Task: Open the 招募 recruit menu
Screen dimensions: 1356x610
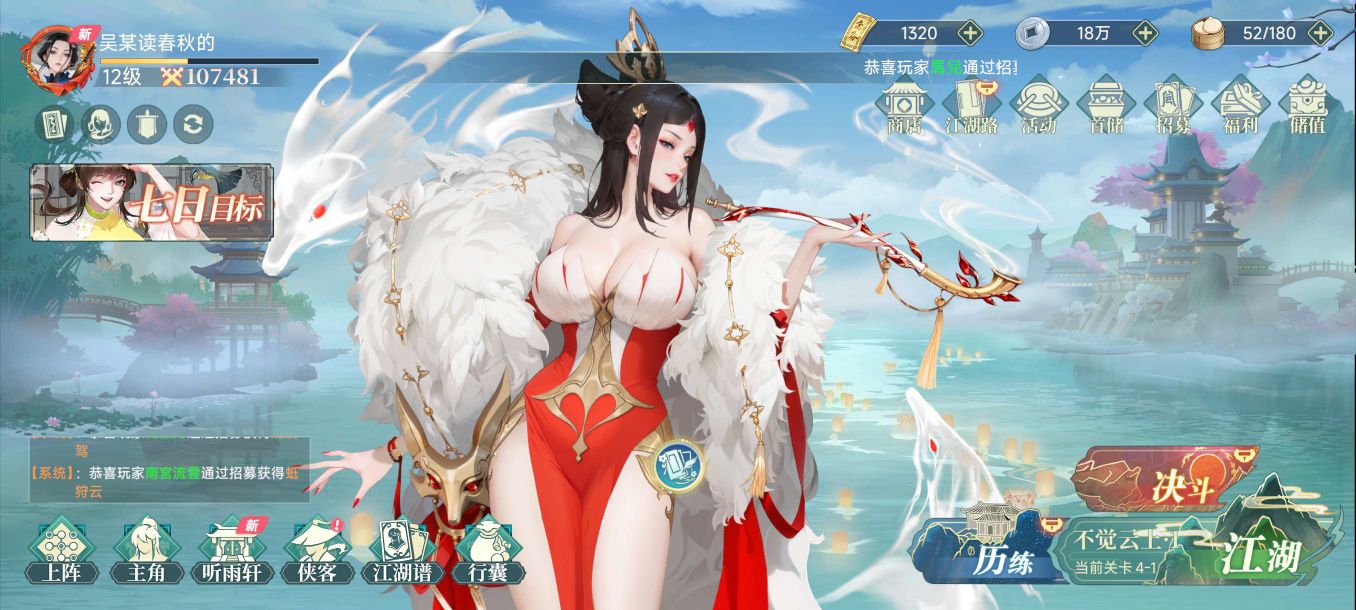Action: [1173, 107]
